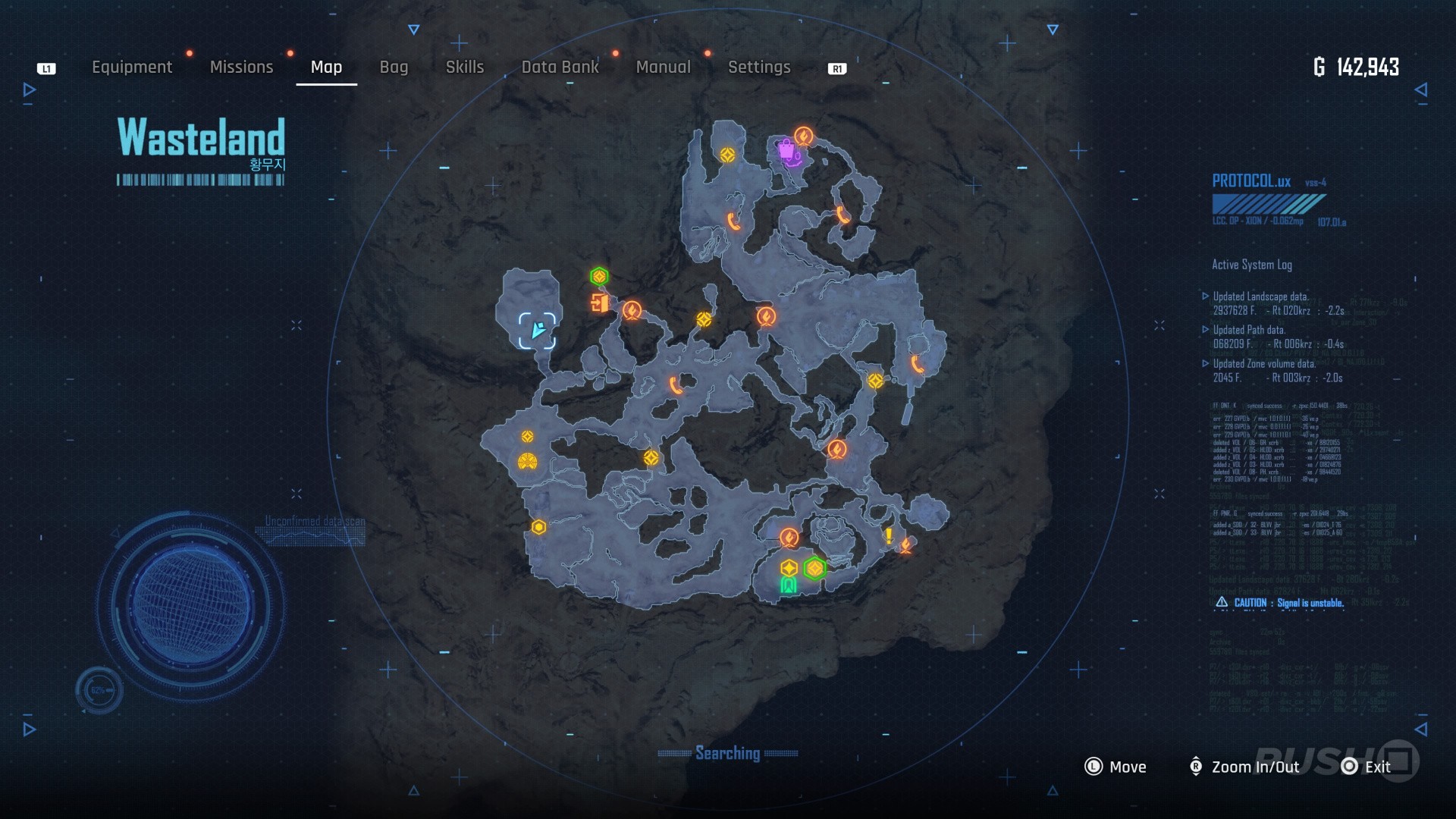The image size is (1456, 819).
Task: Show the Skills tab
Action: click(x=465, y=67)
